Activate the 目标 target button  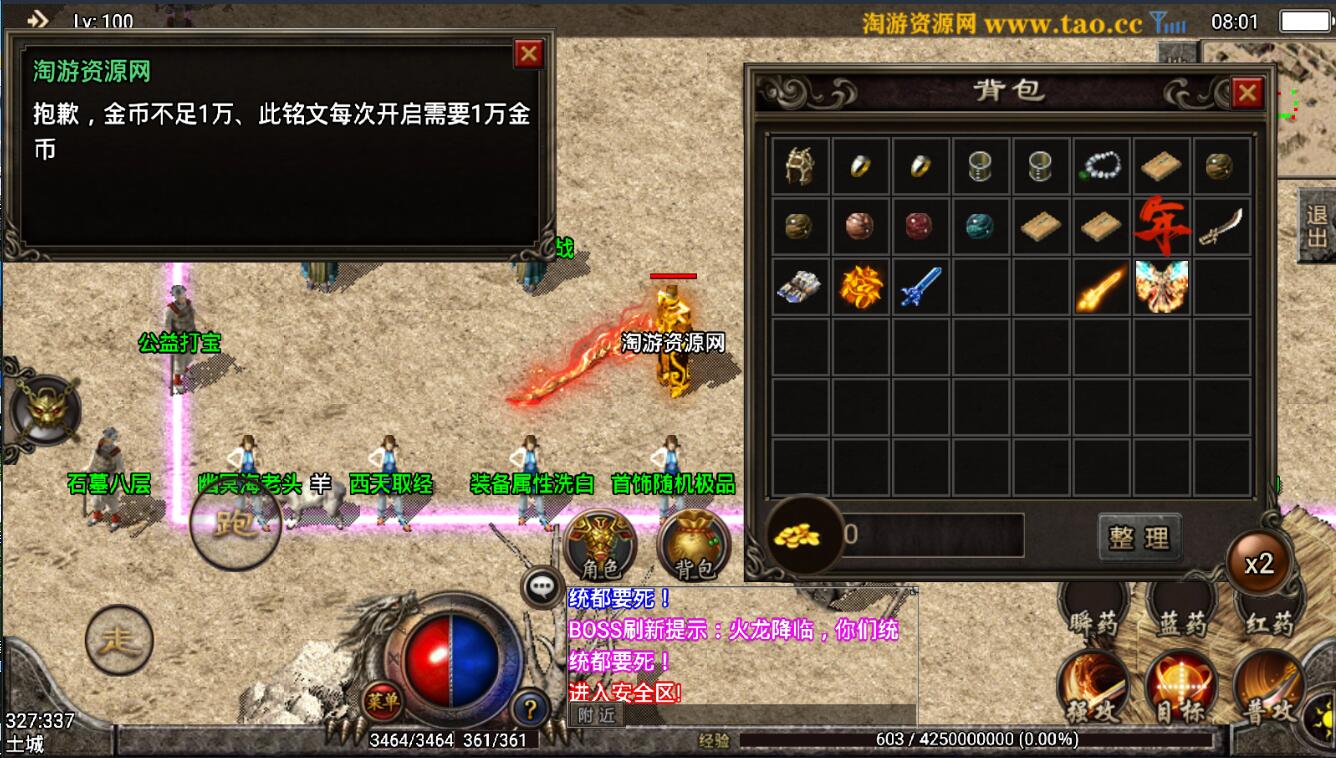[1180, 688]
